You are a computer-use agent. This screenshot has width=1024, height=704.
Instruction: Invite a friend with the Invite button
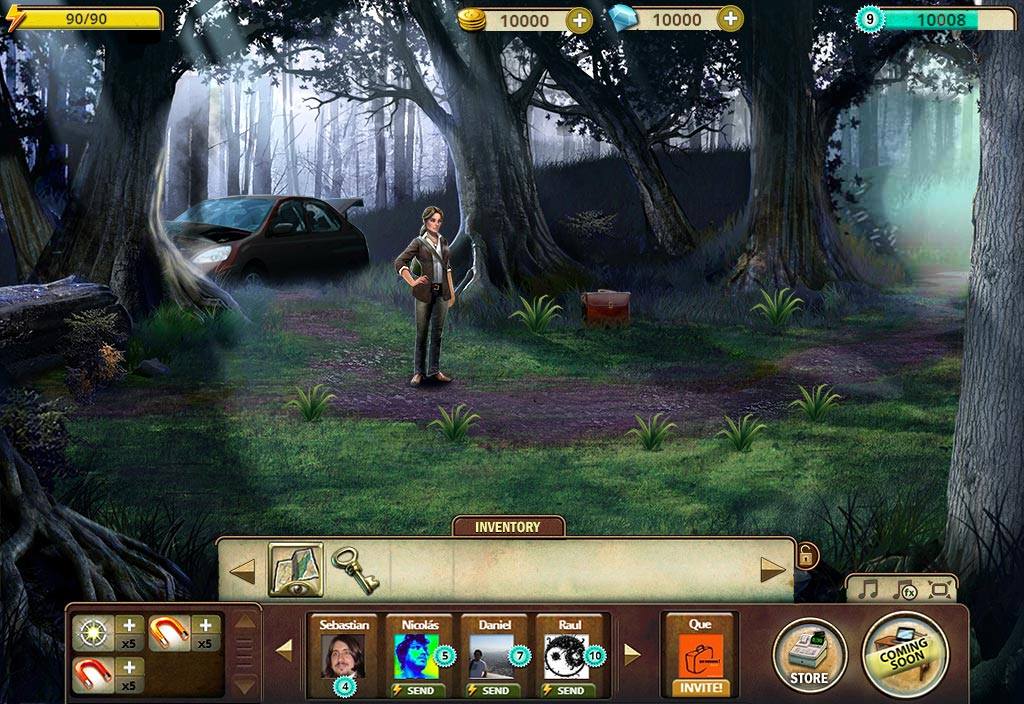point(700,688)
